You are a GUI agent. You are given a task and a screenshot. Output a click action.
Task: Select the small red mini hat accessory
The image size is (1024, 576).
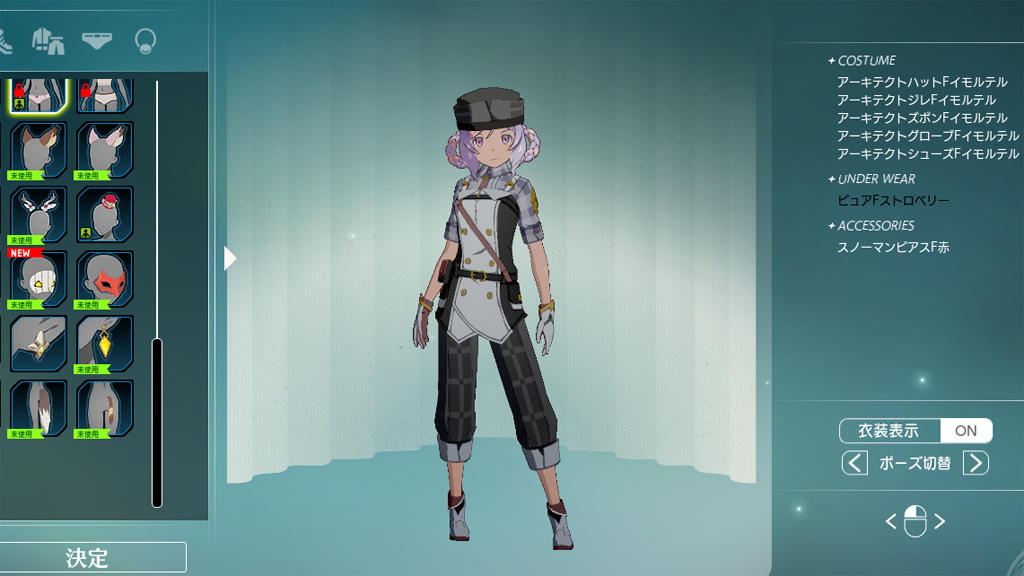(105, 214)
